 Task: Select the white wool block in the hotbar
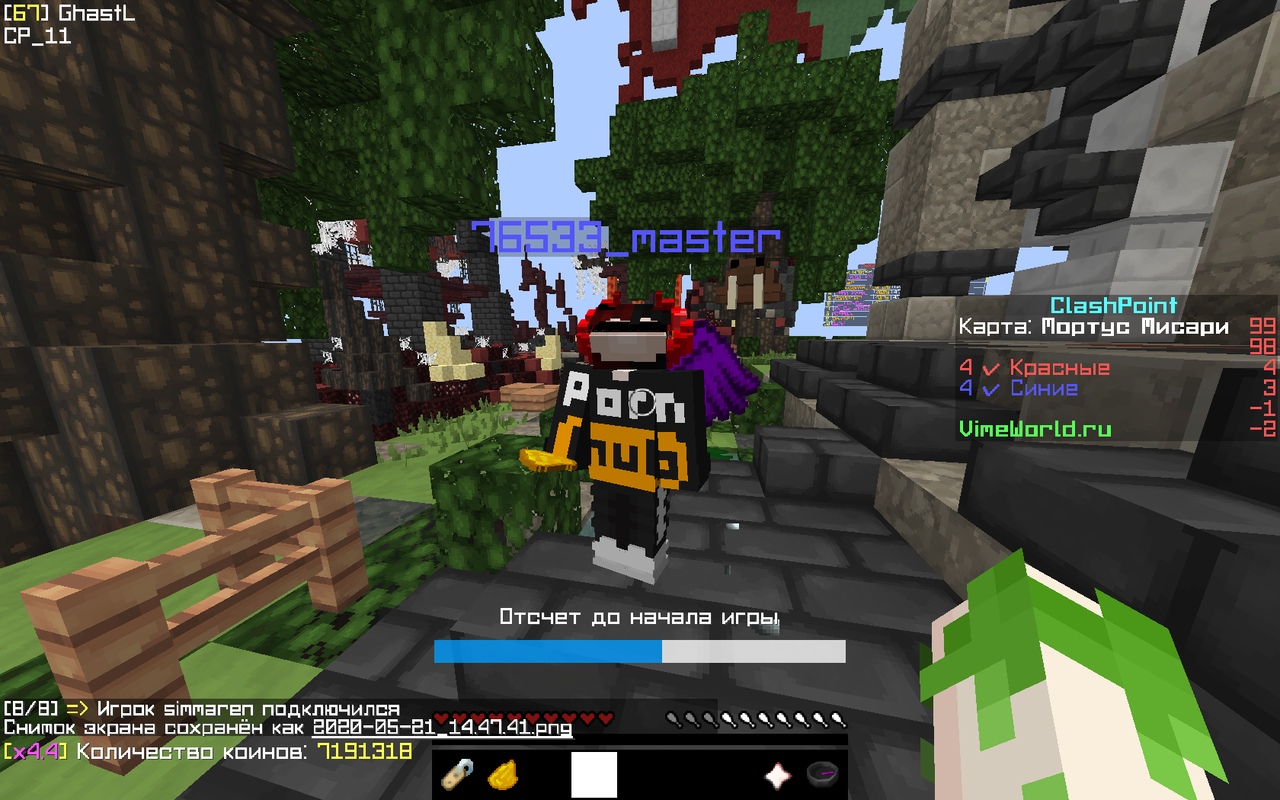coord(592,775)
